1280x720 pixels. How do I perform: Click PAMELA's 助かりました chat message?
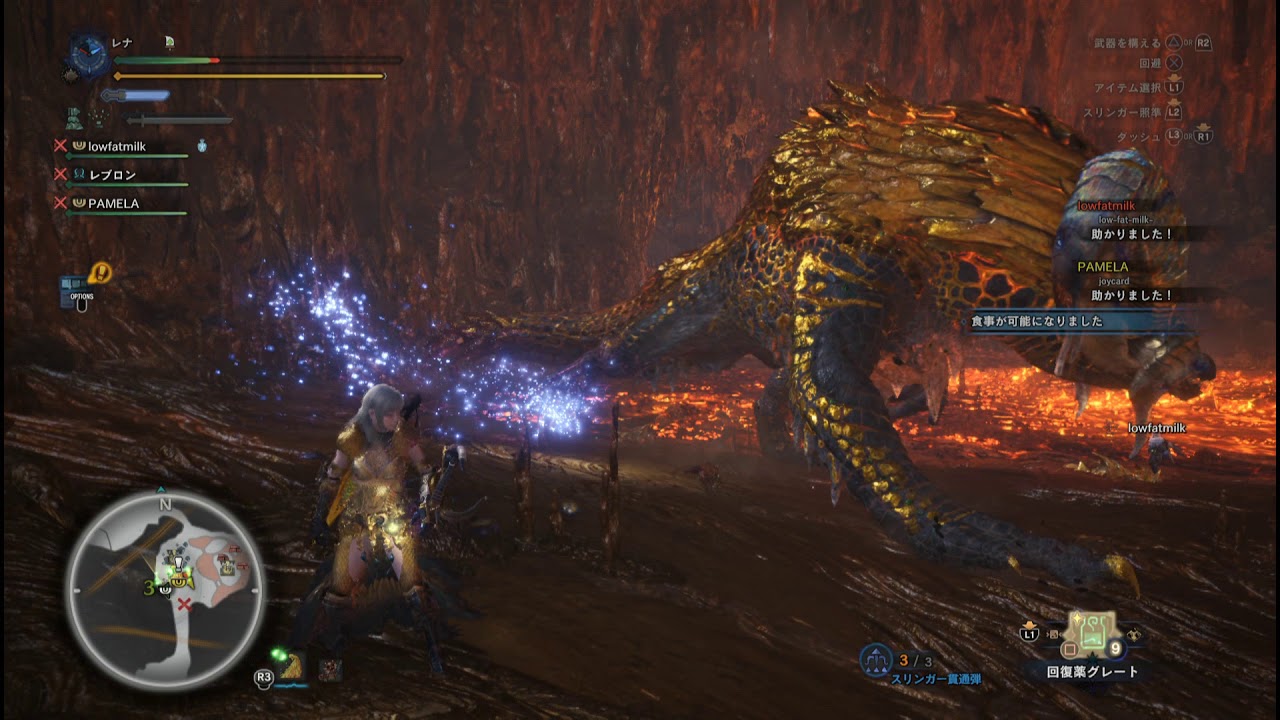pyautogui.click(x=1131, y=296)
